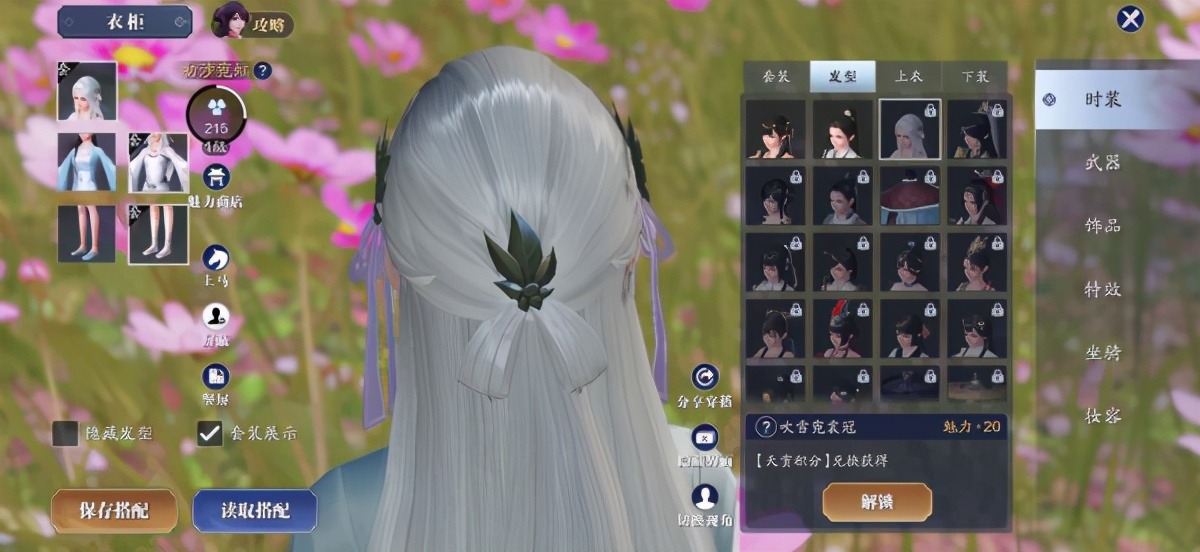The width and height of the screenshot is (1200, 552).
Task: Close the wardrobe screen
Action: point(1130,19)
